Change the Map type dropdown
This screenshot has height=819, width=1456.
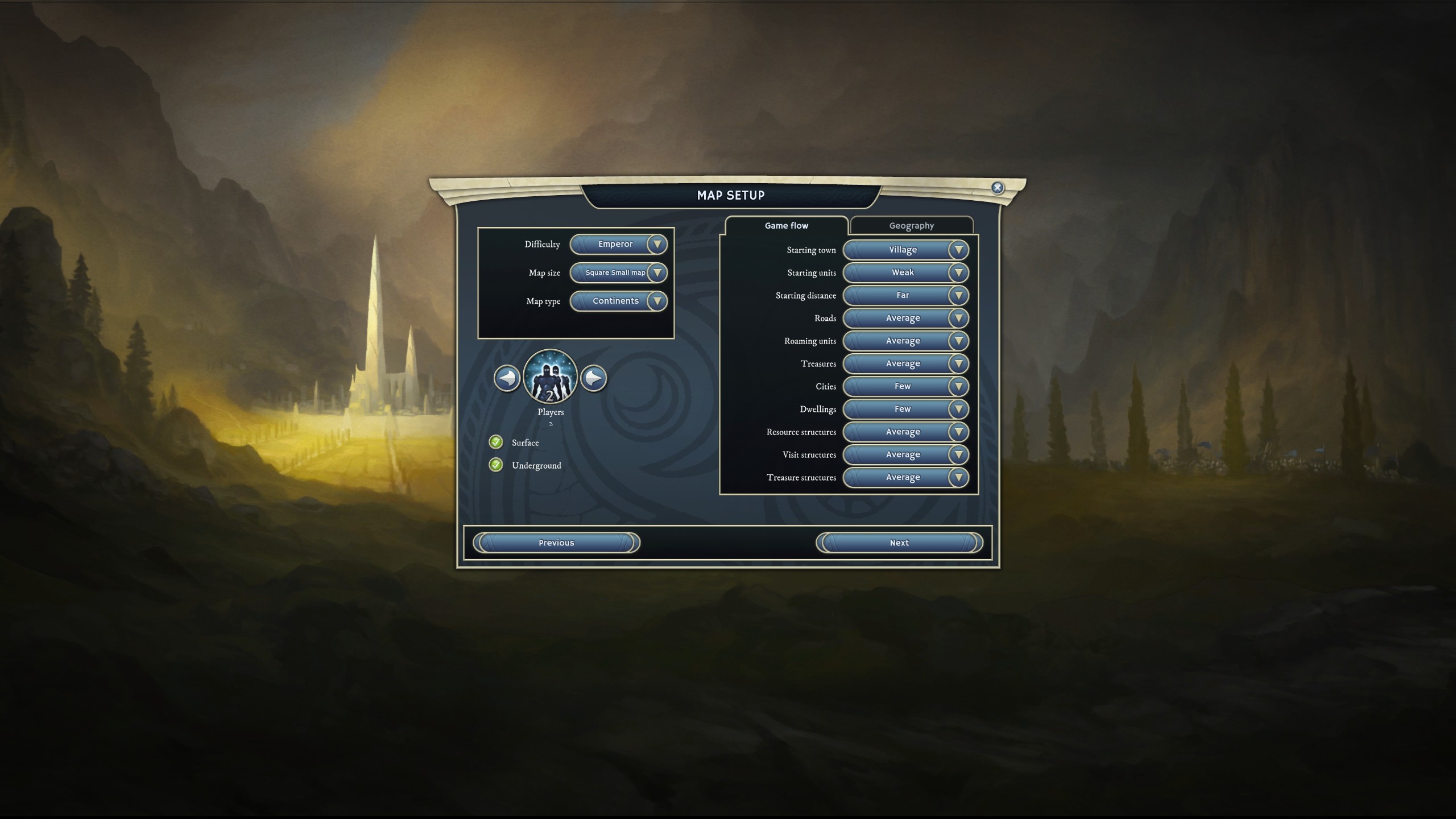tap(618, 301)
